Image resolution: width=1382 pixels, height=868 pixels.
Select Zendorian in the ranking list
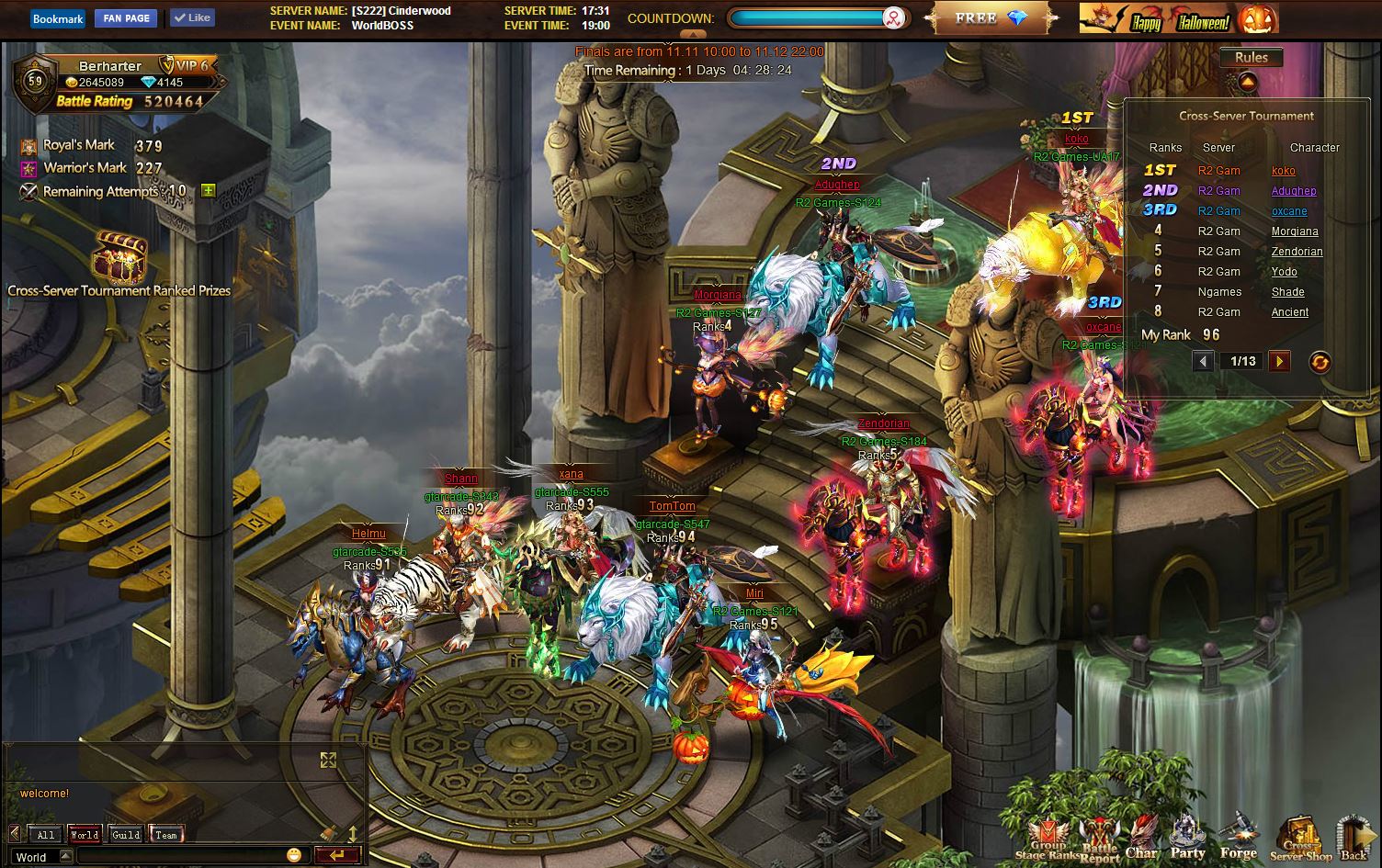tap(1297, 252)
